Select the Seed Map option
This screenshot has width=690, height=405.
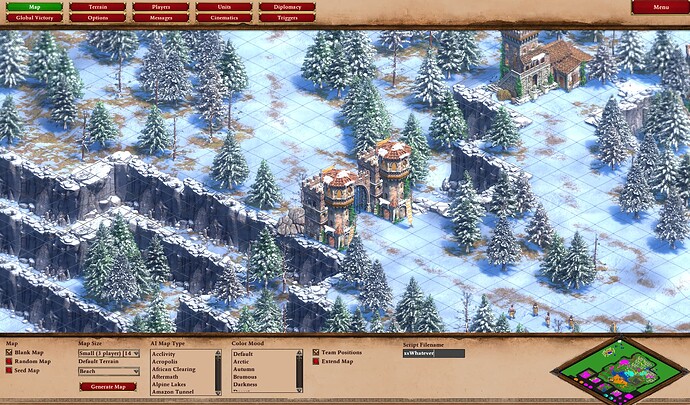pos(11,370)
